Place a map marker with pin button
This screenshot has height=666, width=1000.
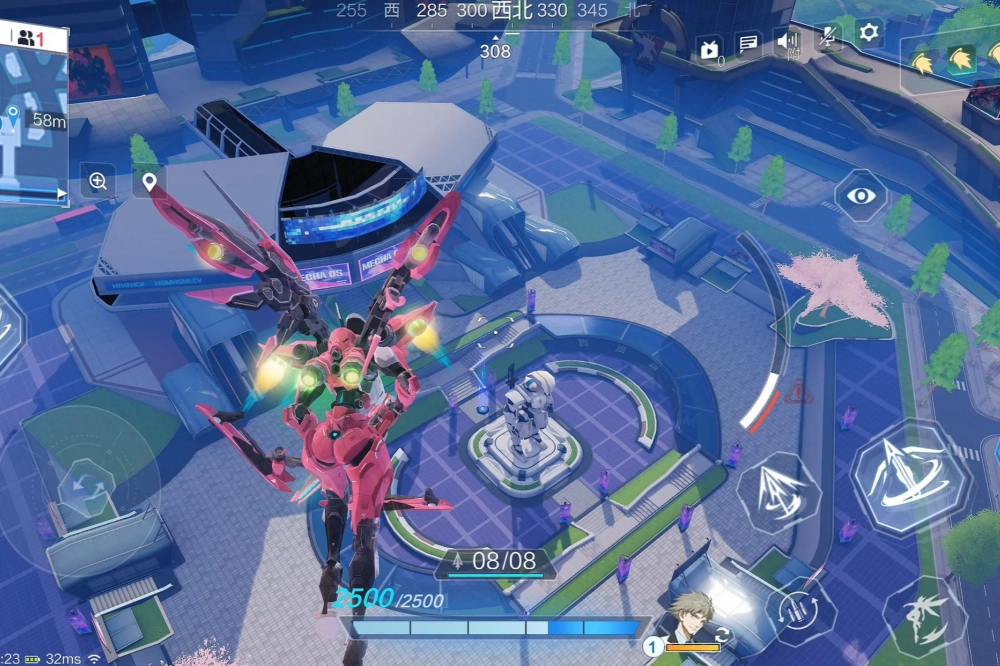(150, 182)
